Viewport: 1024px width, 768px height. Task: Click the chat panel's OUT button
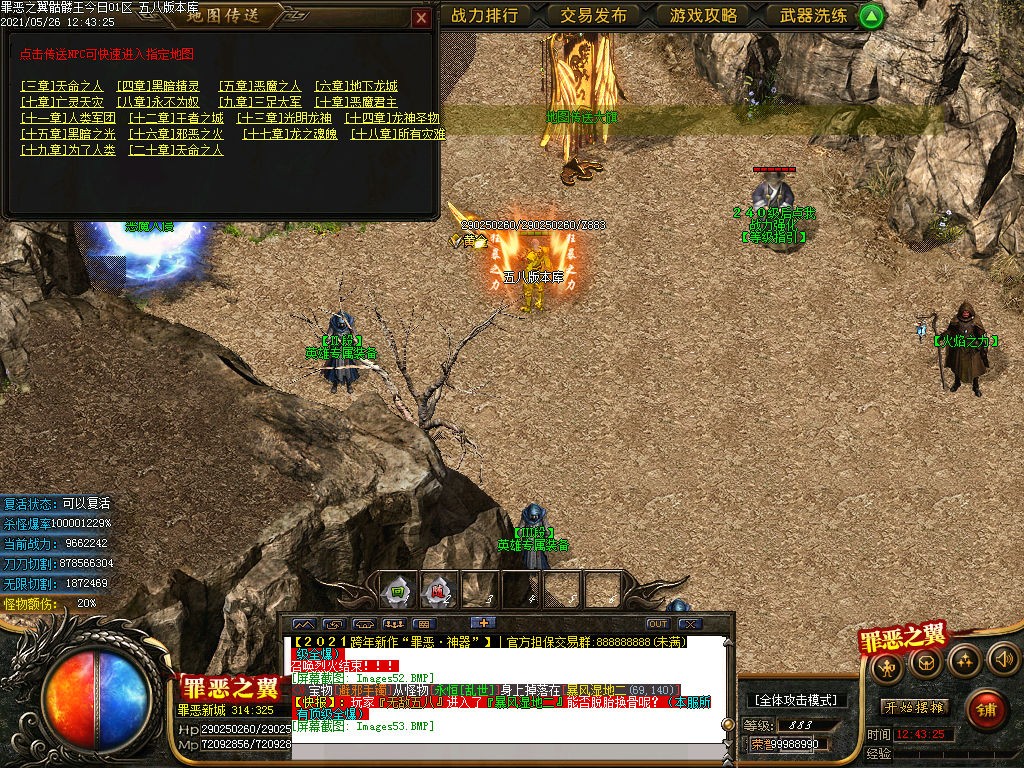tap(657, 624)
